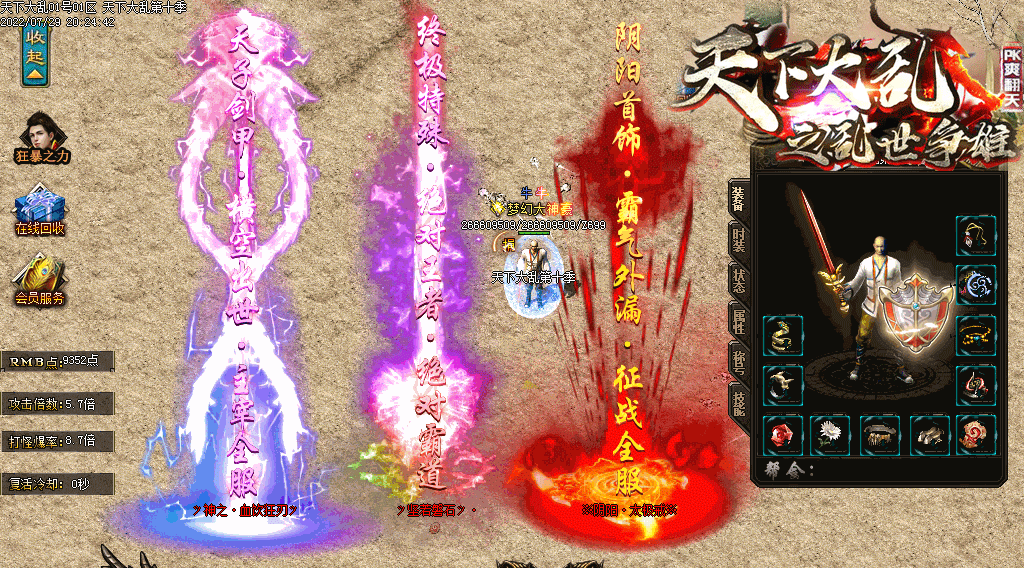Screen dimensions: 1024x568
Task: Select the boots equipment slot
Action: [x=929, y=434]
